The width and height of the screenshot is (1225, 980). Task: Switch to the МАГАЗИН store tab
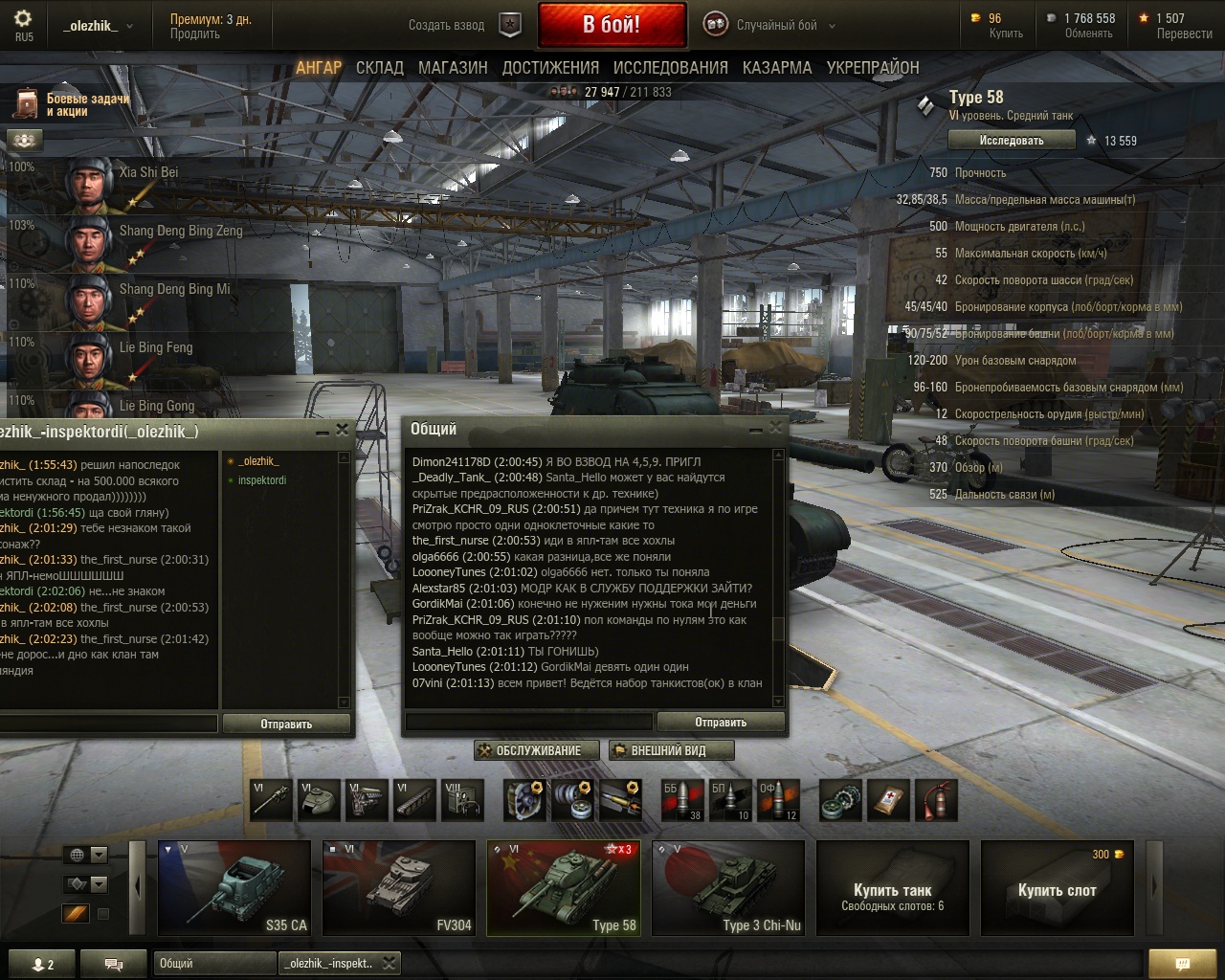click(x=453, y=68)
